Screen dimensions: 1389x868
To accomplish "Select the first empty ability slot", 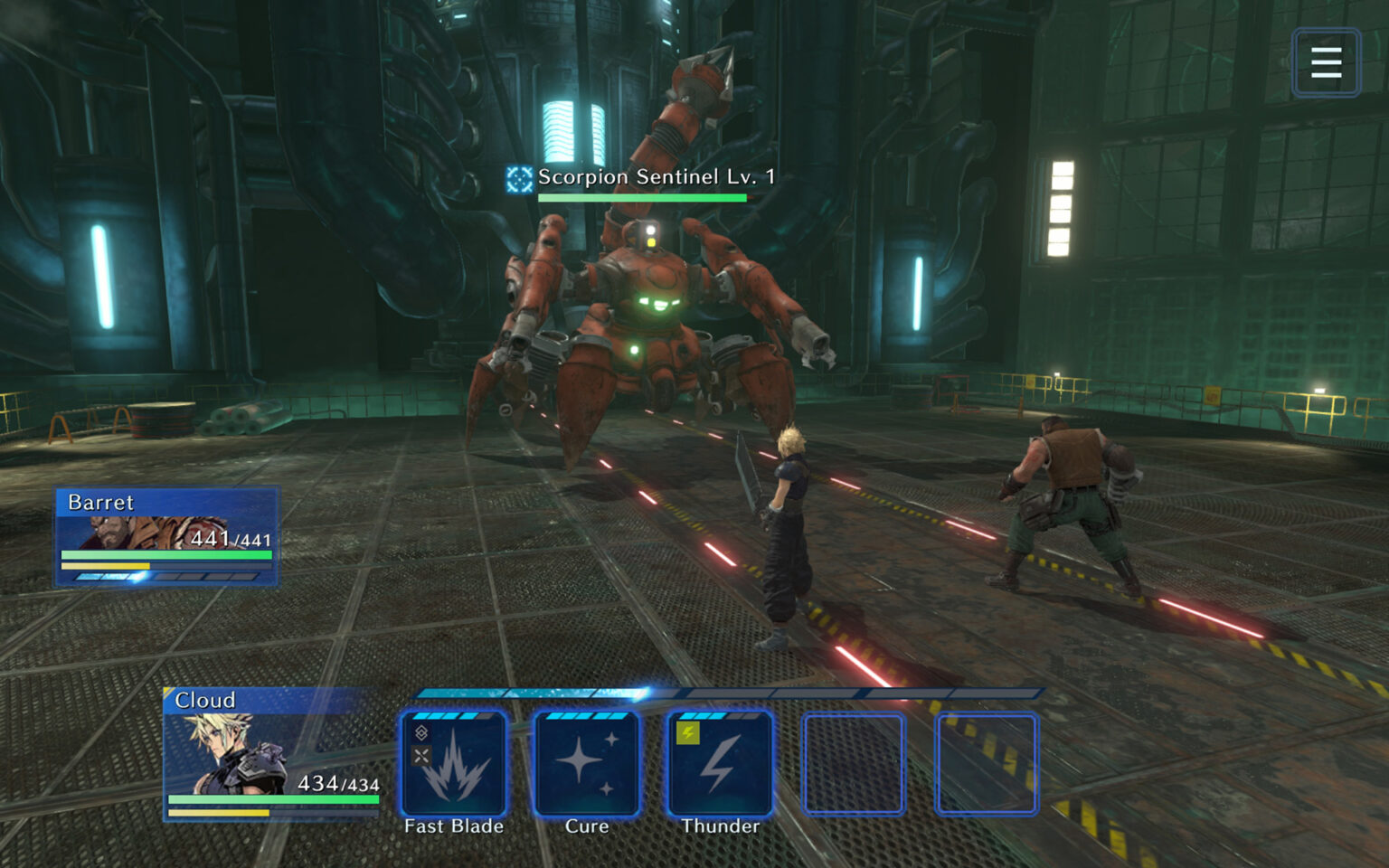I will click(853, 764).
